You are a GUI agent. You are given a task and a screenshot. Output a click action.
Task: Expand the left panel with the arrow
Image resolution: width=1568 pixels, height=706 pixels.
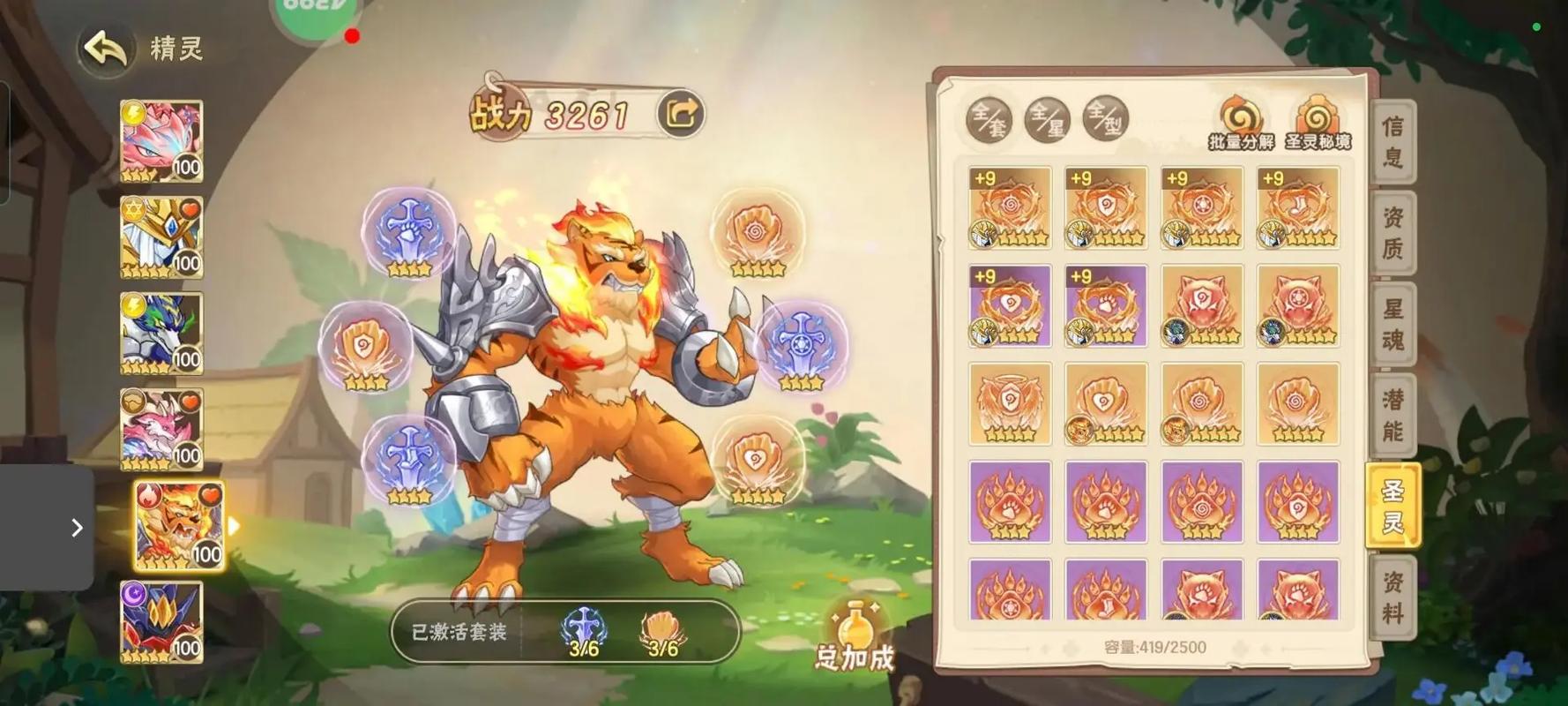pyautogui.click(x=76, y=529)
